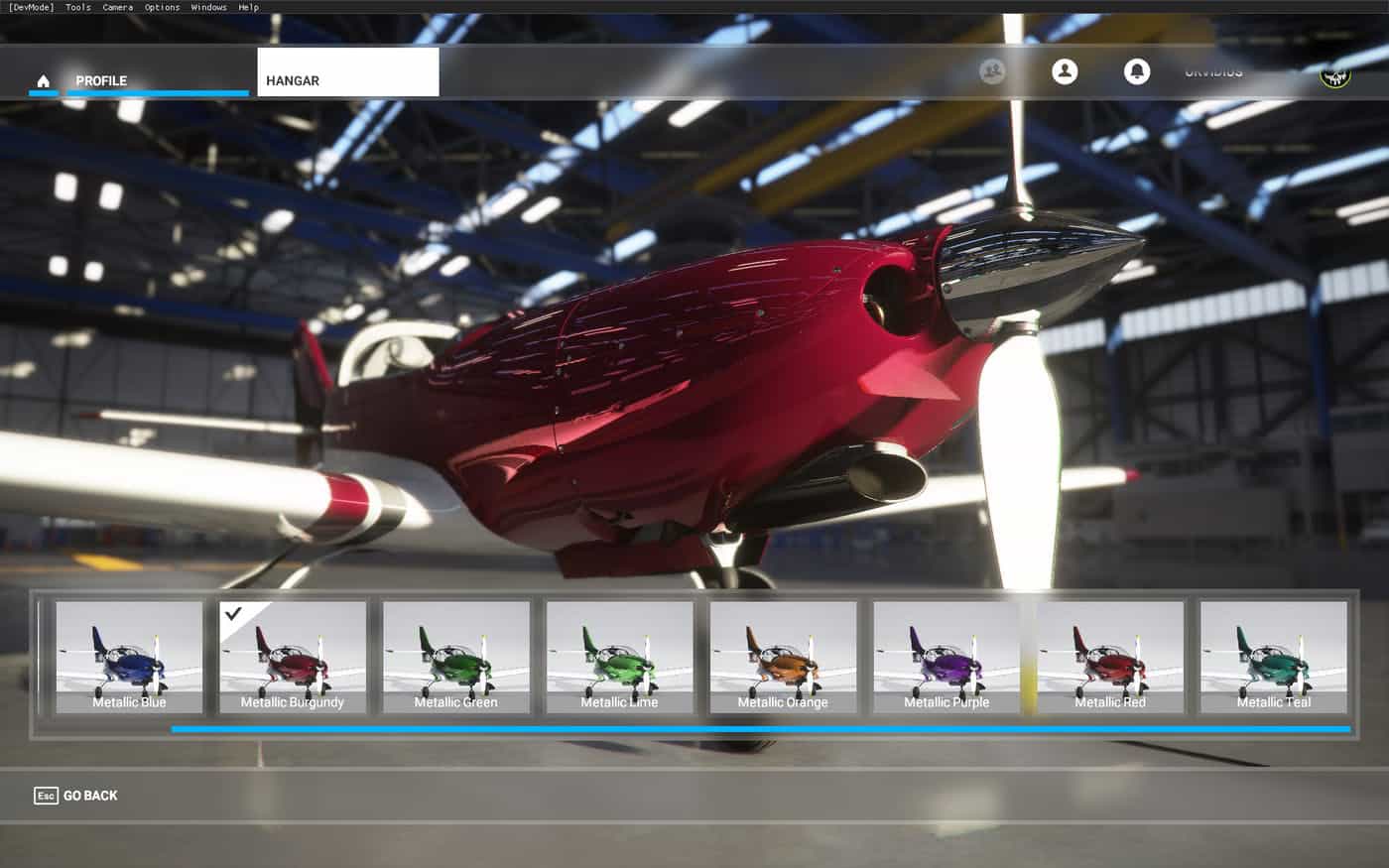Open the notifications bell
The height and width of the screenshot is (868, 1389).
(1137, 71)
